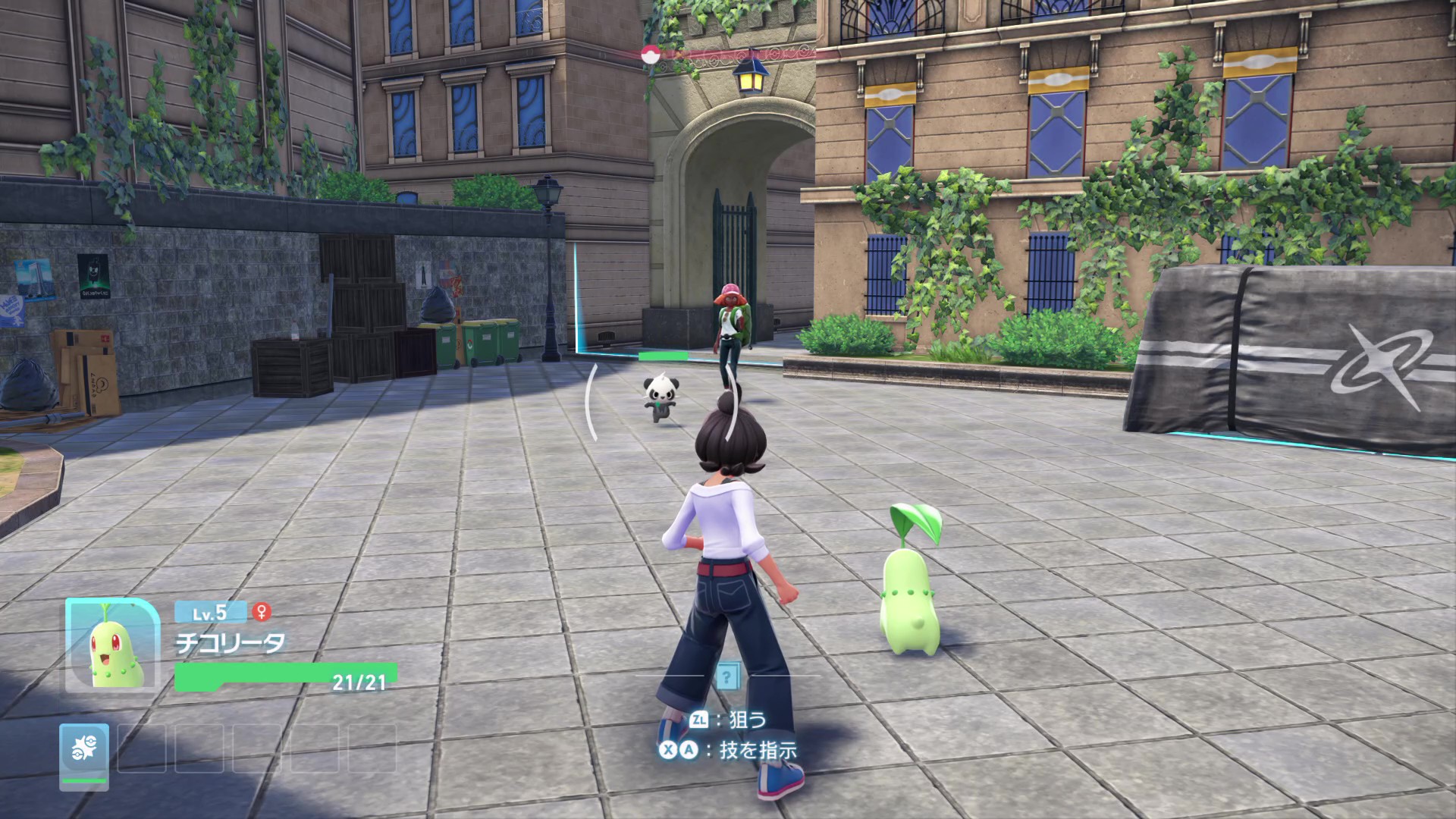Click the opponent's Poké Ball indicator

click(x=648, y=54)
